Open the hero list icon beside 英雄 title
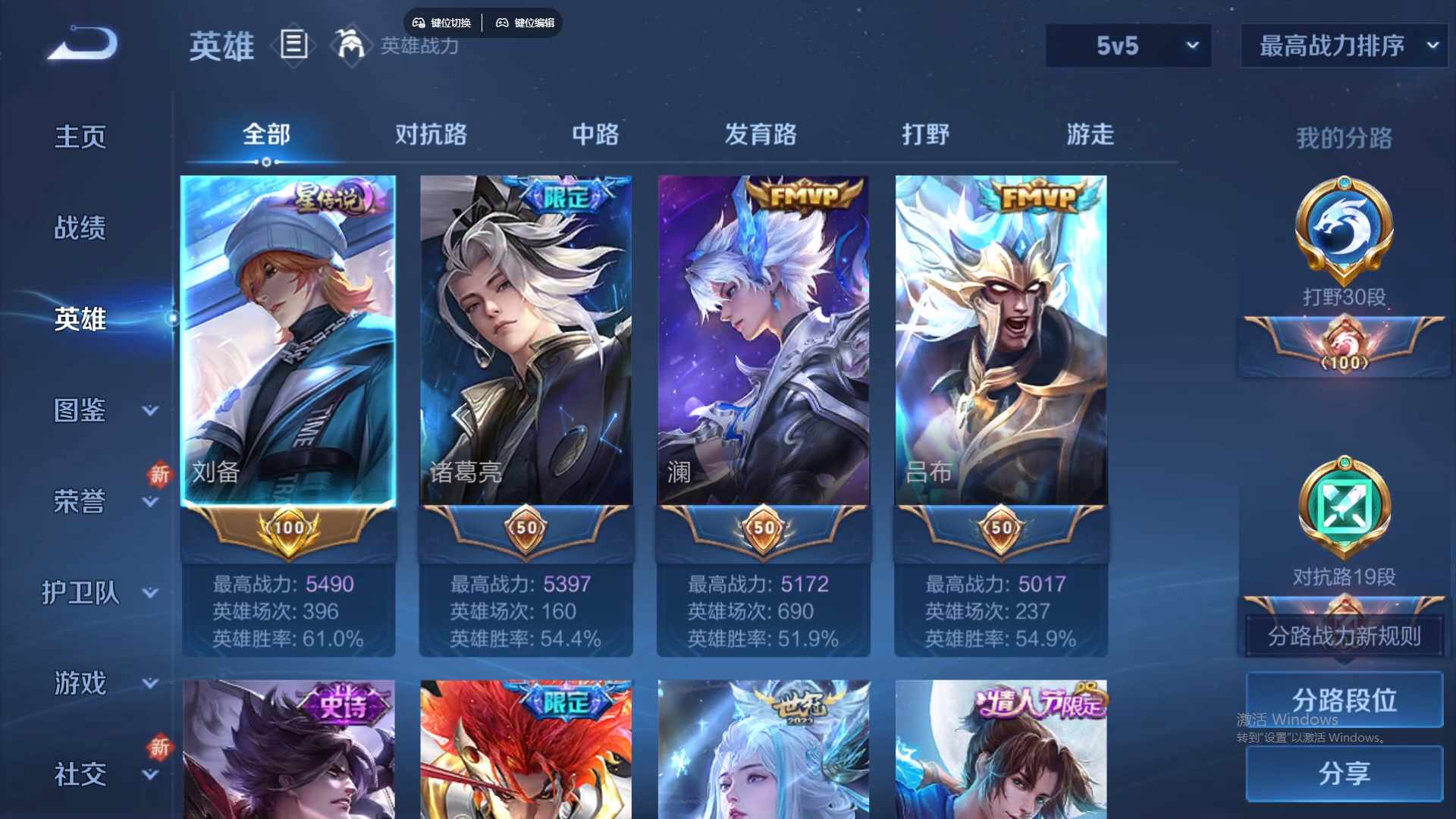The image size is (1456, 819). (x=293, y=47)
